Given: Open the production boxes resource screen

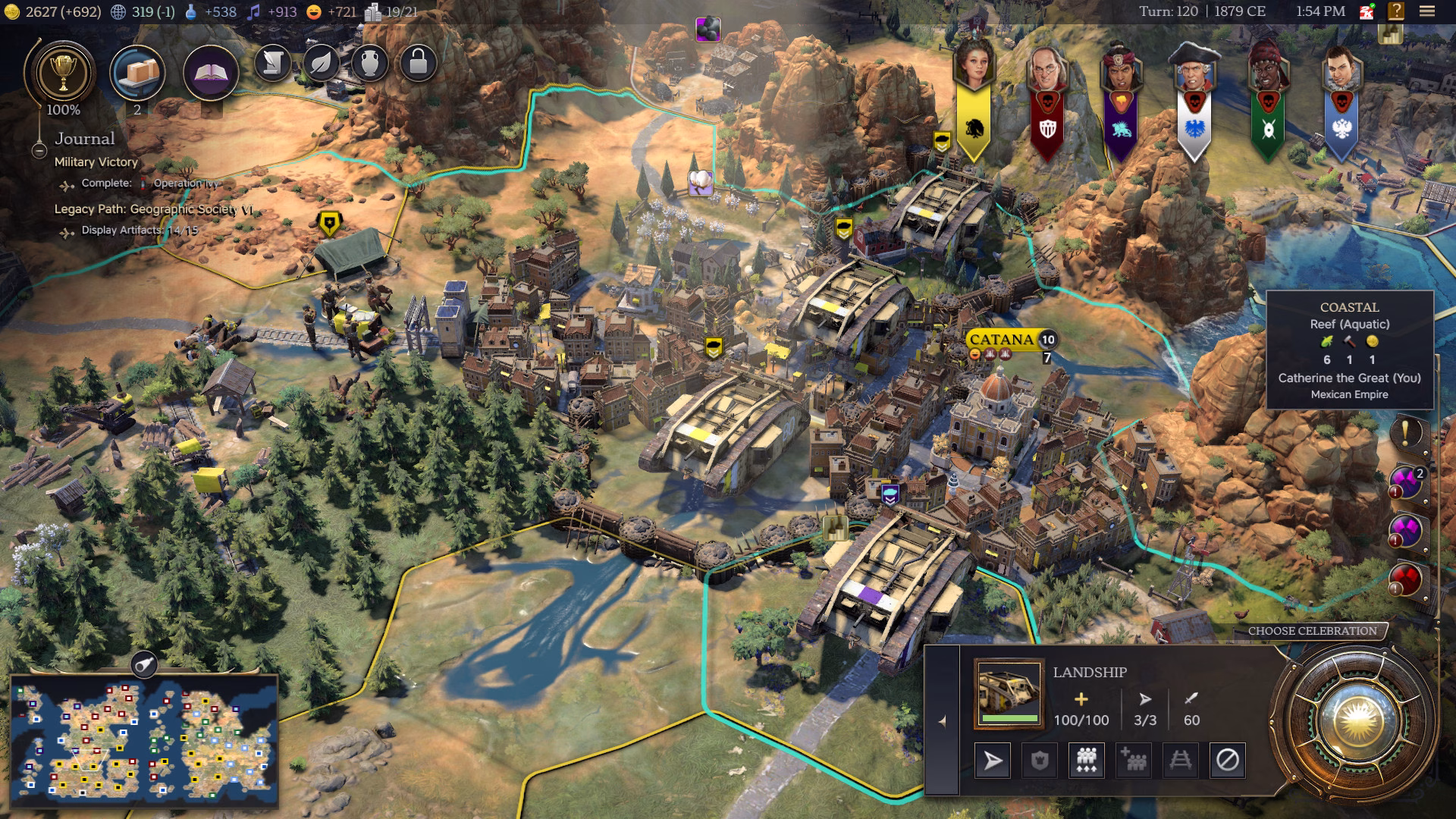Looking at the screenshot, I should click(137, 73).
